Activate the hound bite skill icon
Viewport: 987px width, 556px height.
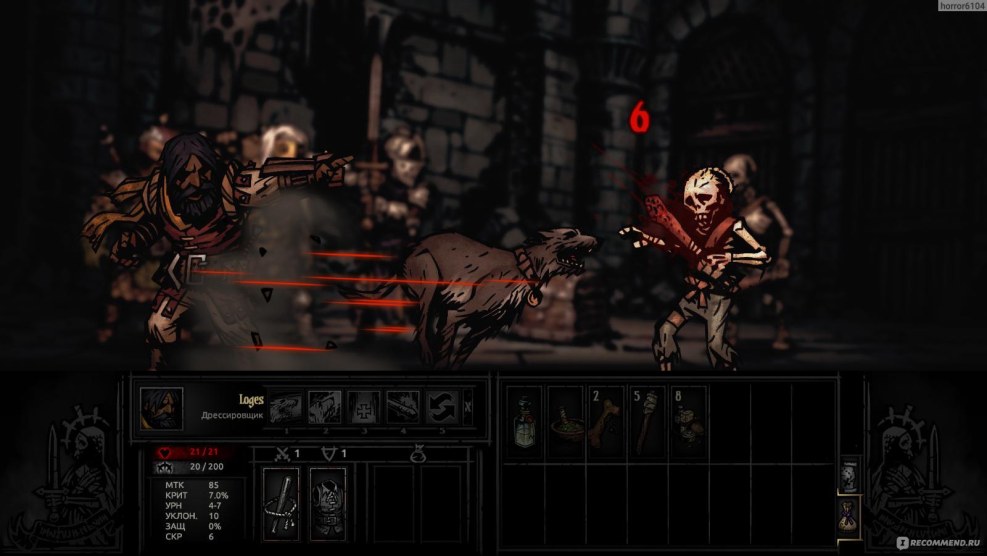pos(286,408)
